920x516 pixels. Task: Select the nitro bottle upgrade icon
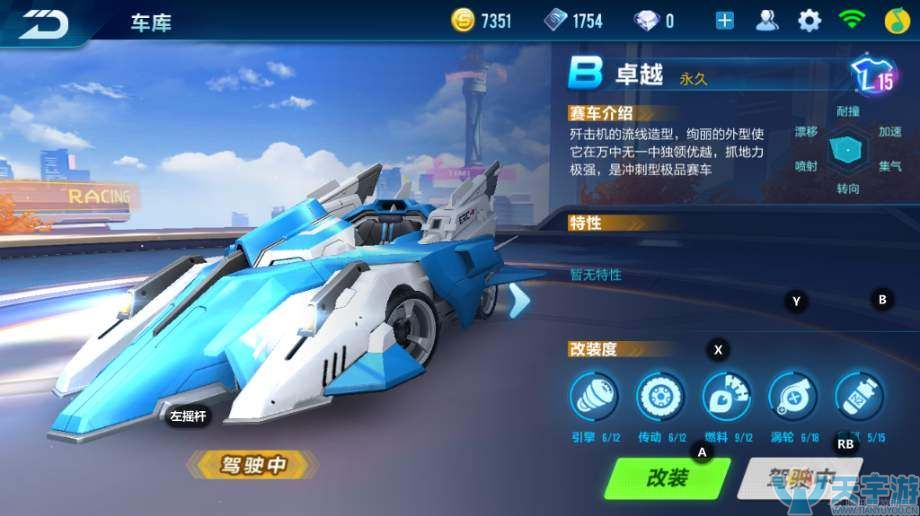pyautogui.click(x=858, y=395)
